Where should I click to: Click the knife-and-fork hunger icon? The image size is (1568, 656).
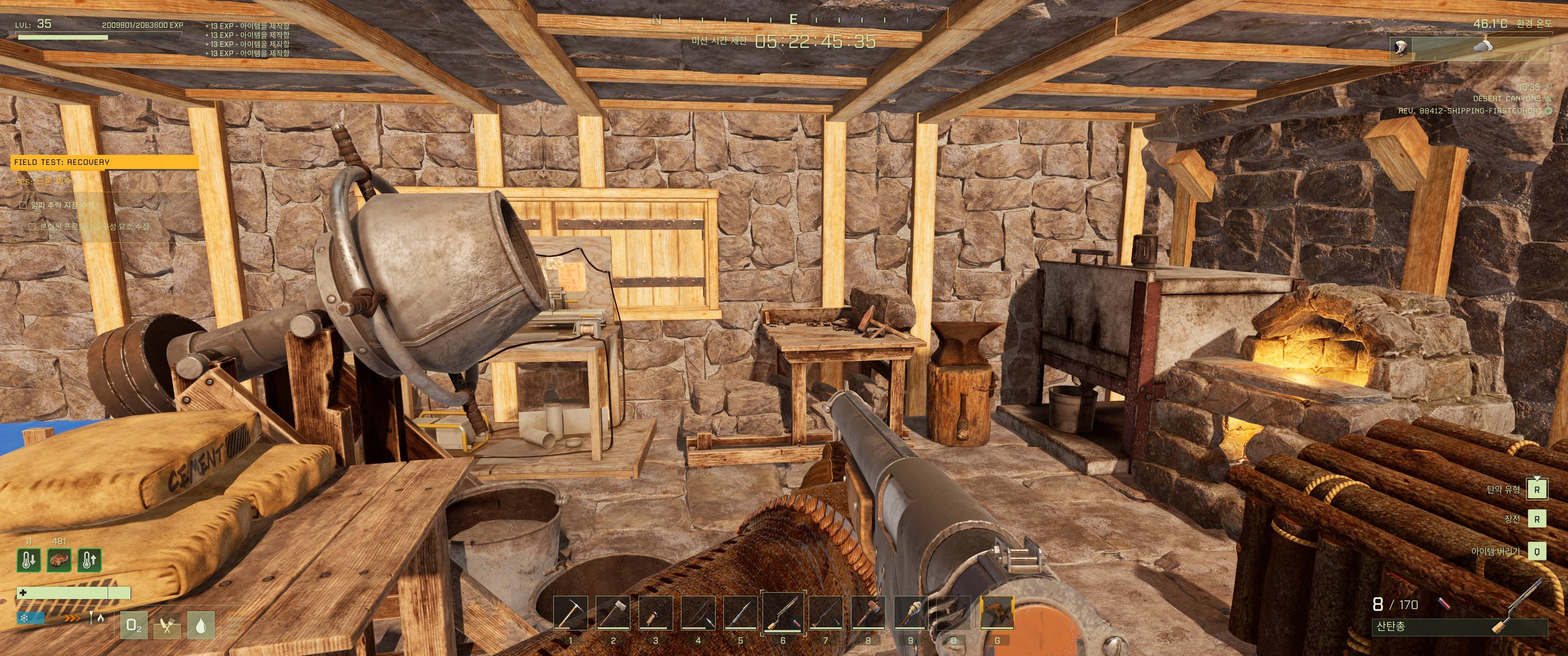(x=167, y=625)
